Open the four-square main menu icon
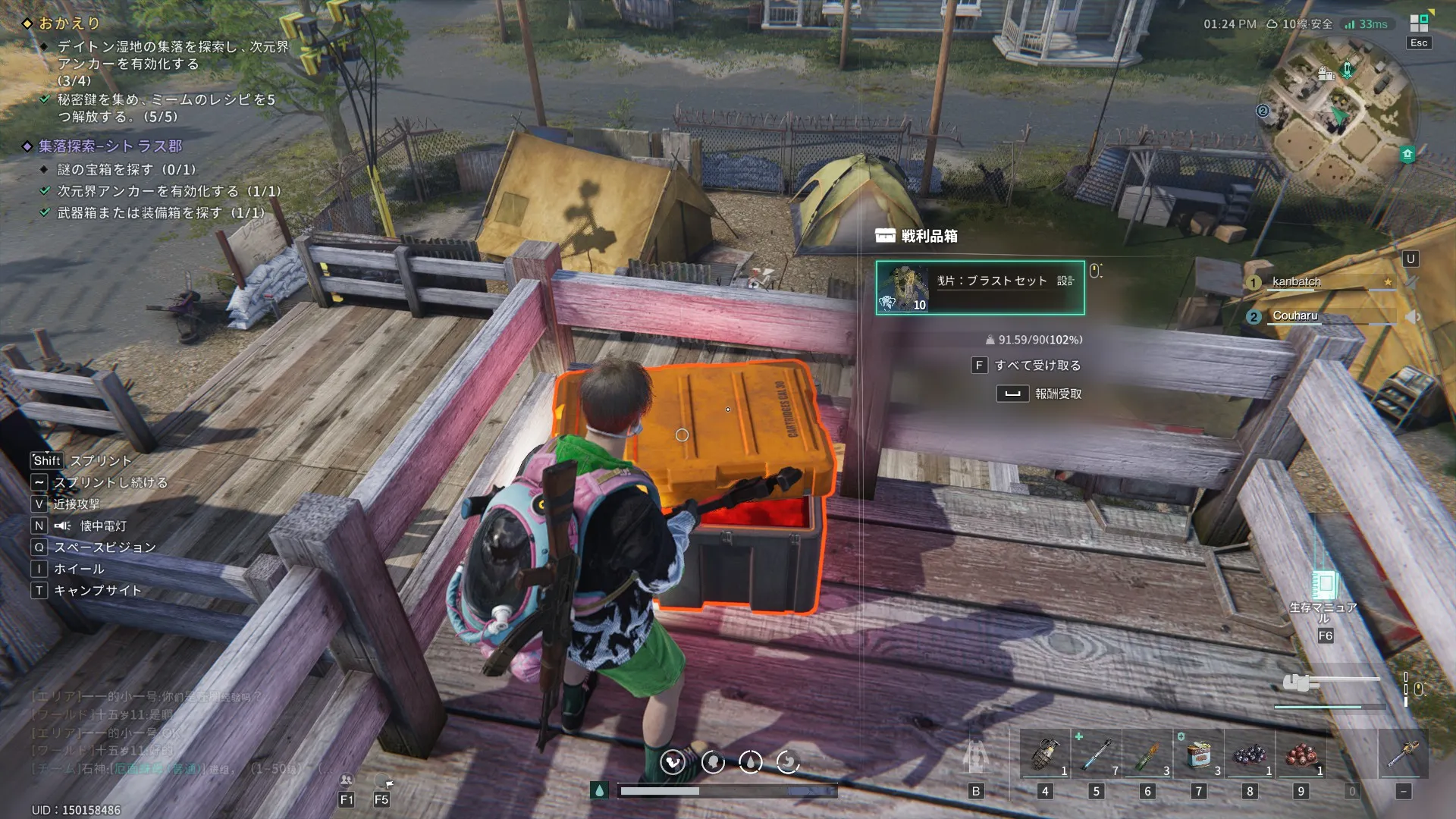This screenshot has width=1456, height=819. [x=1419, y=24]
